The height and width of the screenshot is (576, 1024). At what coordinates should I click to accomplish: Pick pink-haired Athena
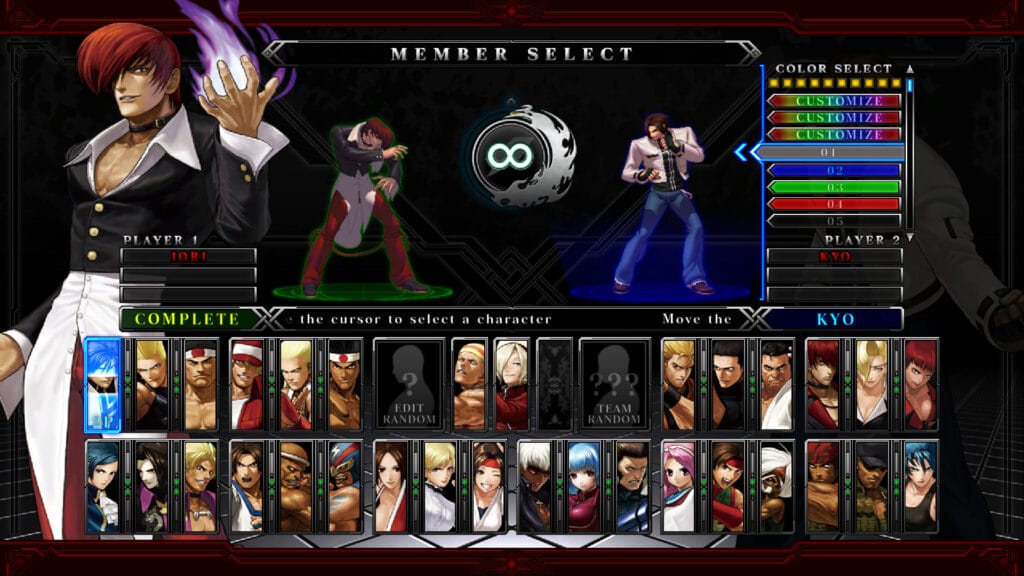[679, 486]
